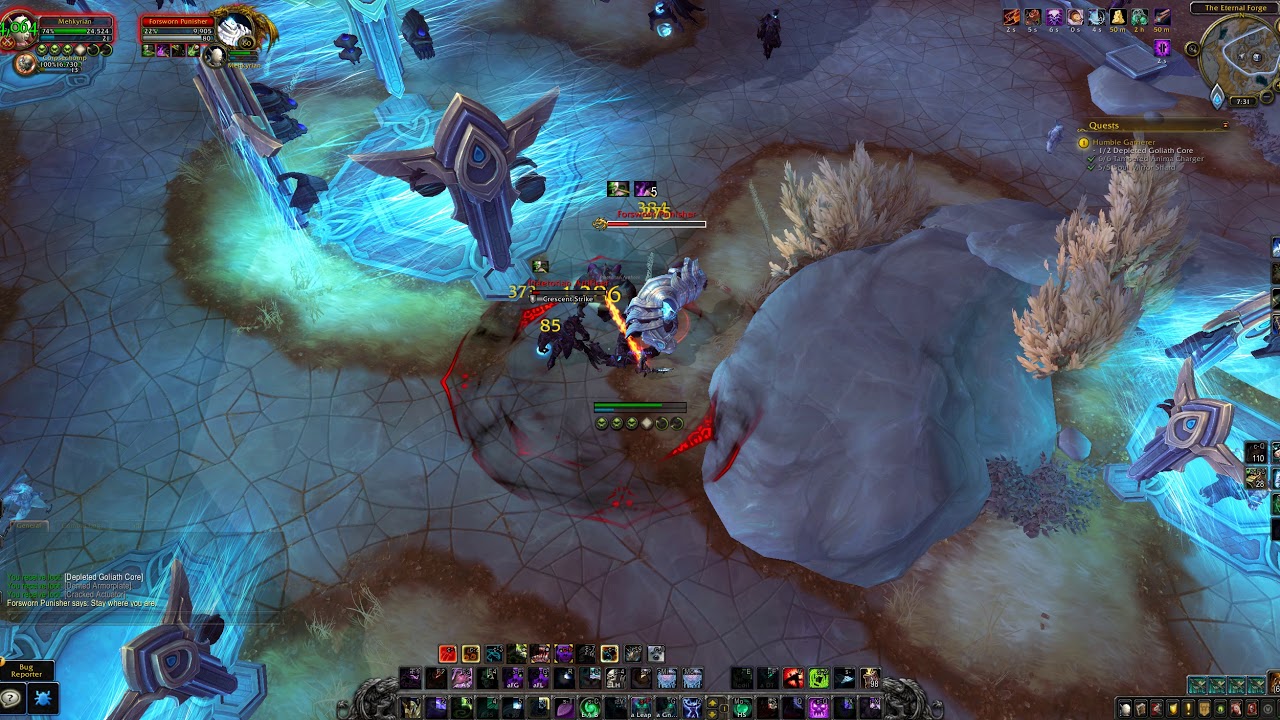The width and height of the screenshot is (1280, 720).
Task: Click The Eternal Forge zone name above the minimap
Action: (x=1235, y=7)
